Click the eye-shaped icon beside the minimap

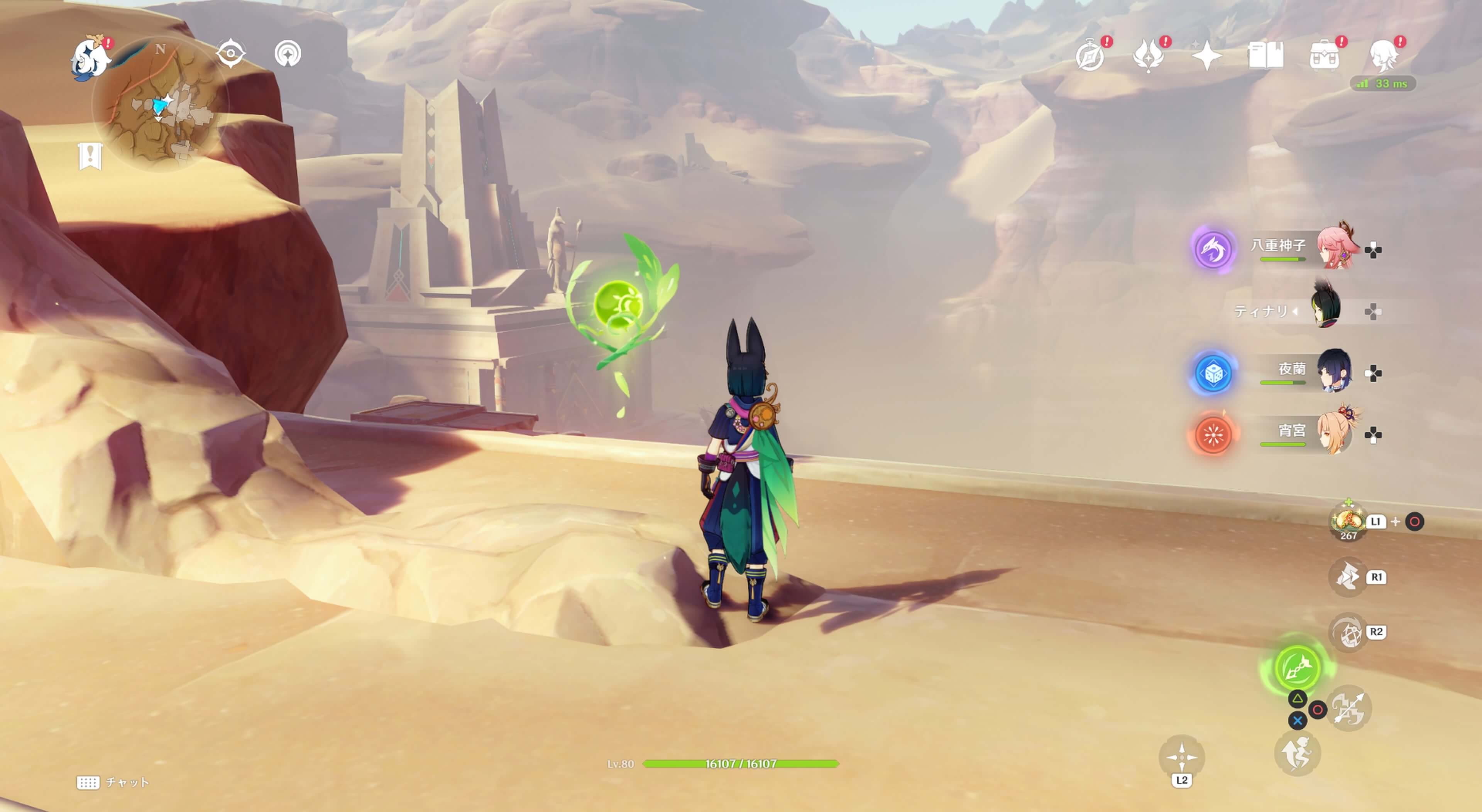click(x=231, y=54)
